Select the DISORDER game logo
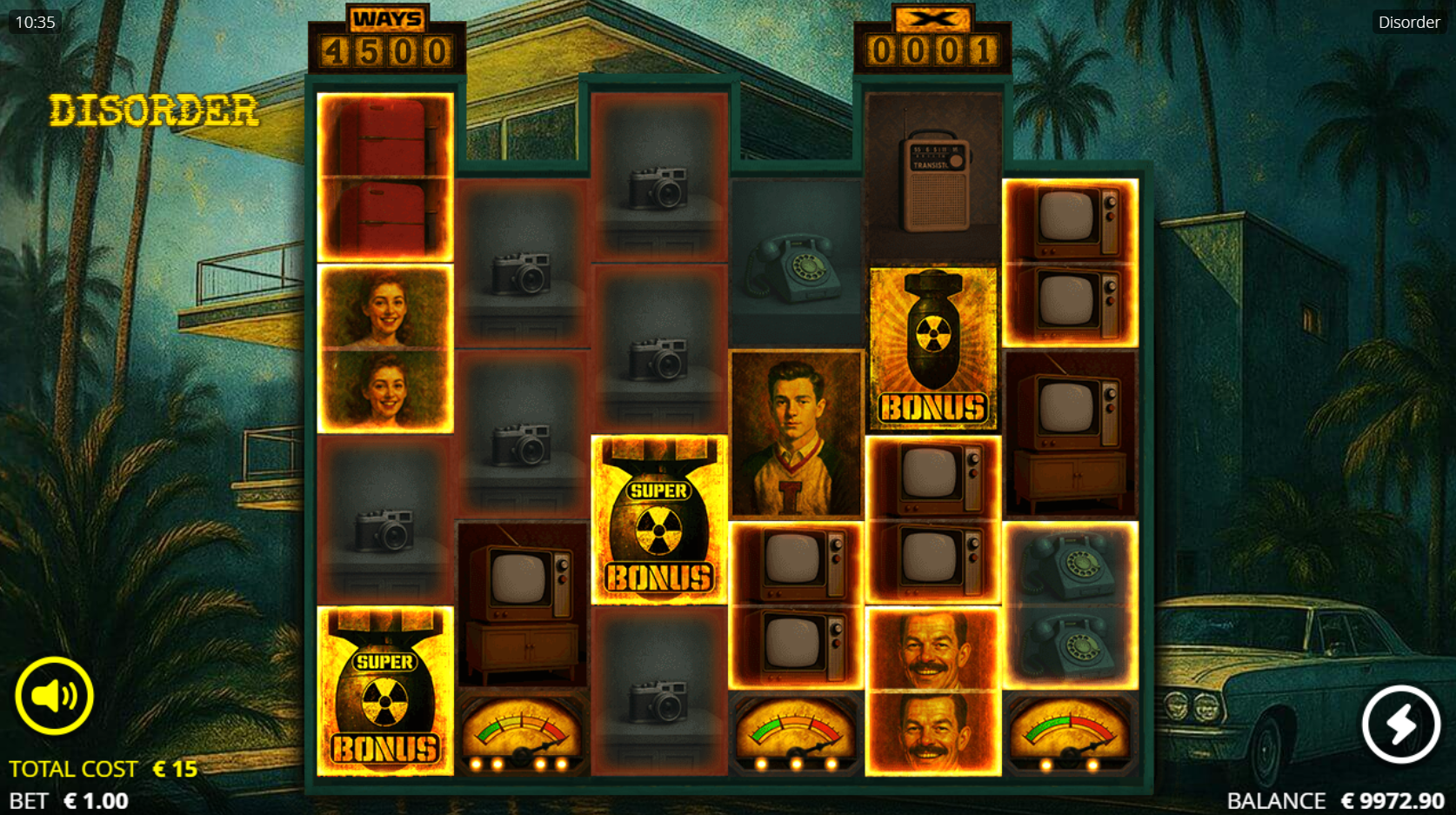Image resolution: width=1456 pixels, height=815 pixels. (153, 110)
